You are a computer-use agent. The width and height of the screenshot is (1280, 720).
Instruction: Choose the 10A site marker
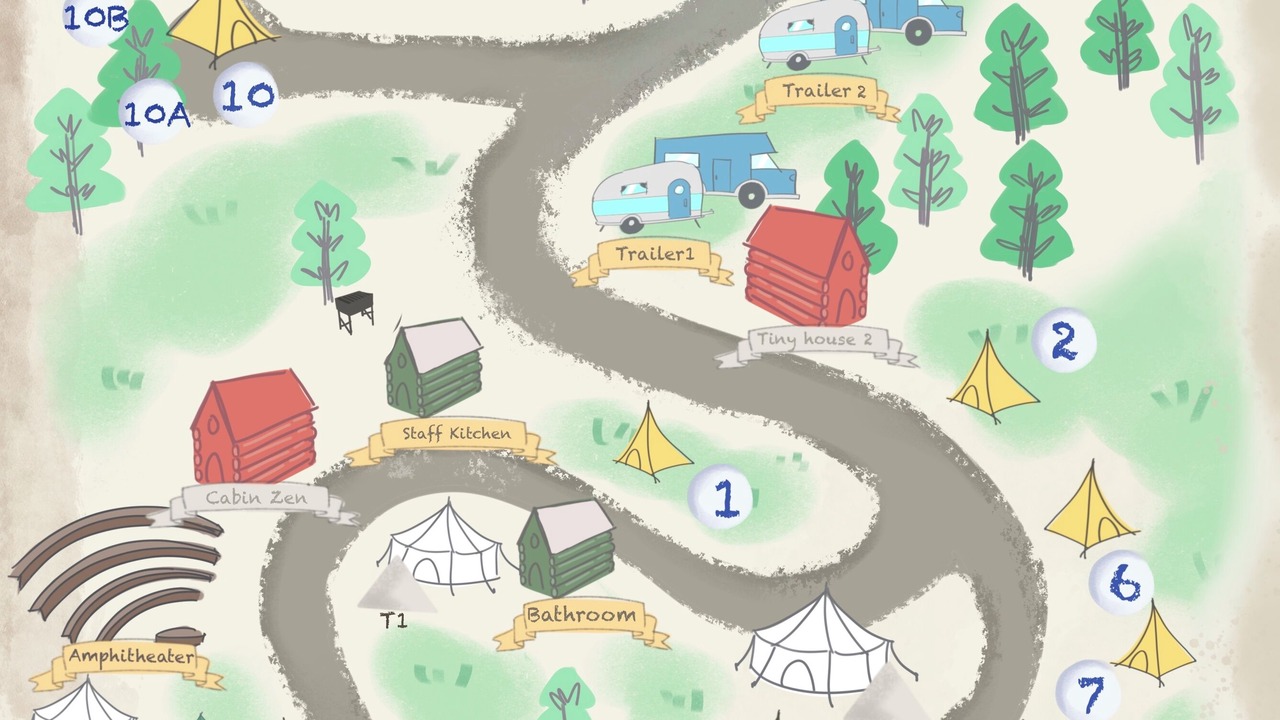(x=153, y=113)
